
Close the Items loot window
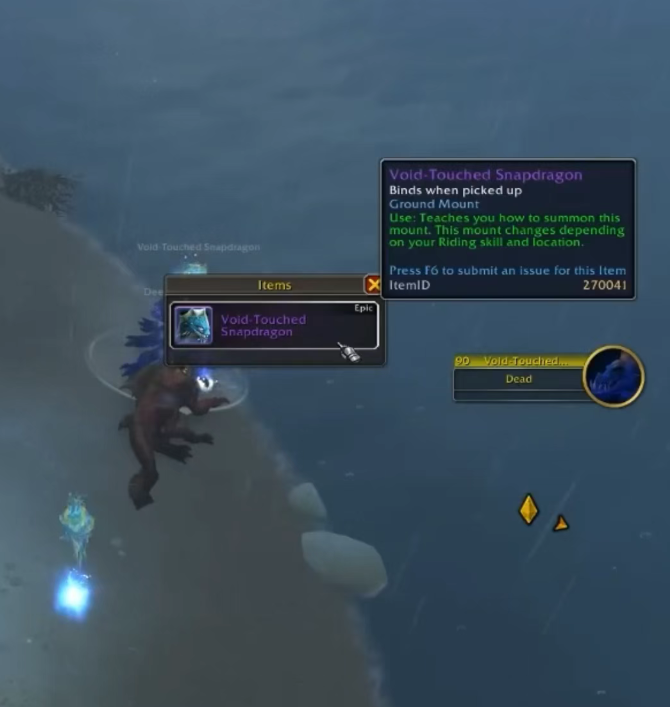(x=374, y=285)
